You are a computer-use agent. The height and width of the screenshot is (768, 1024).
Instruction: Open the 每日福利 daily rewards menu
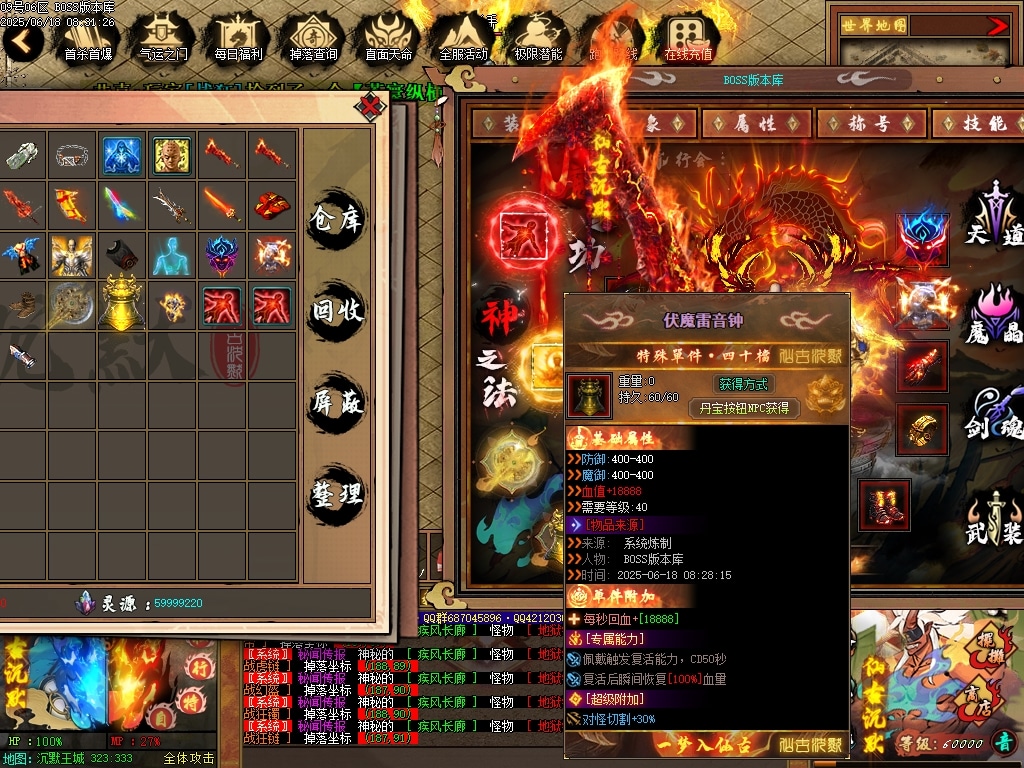238,38
